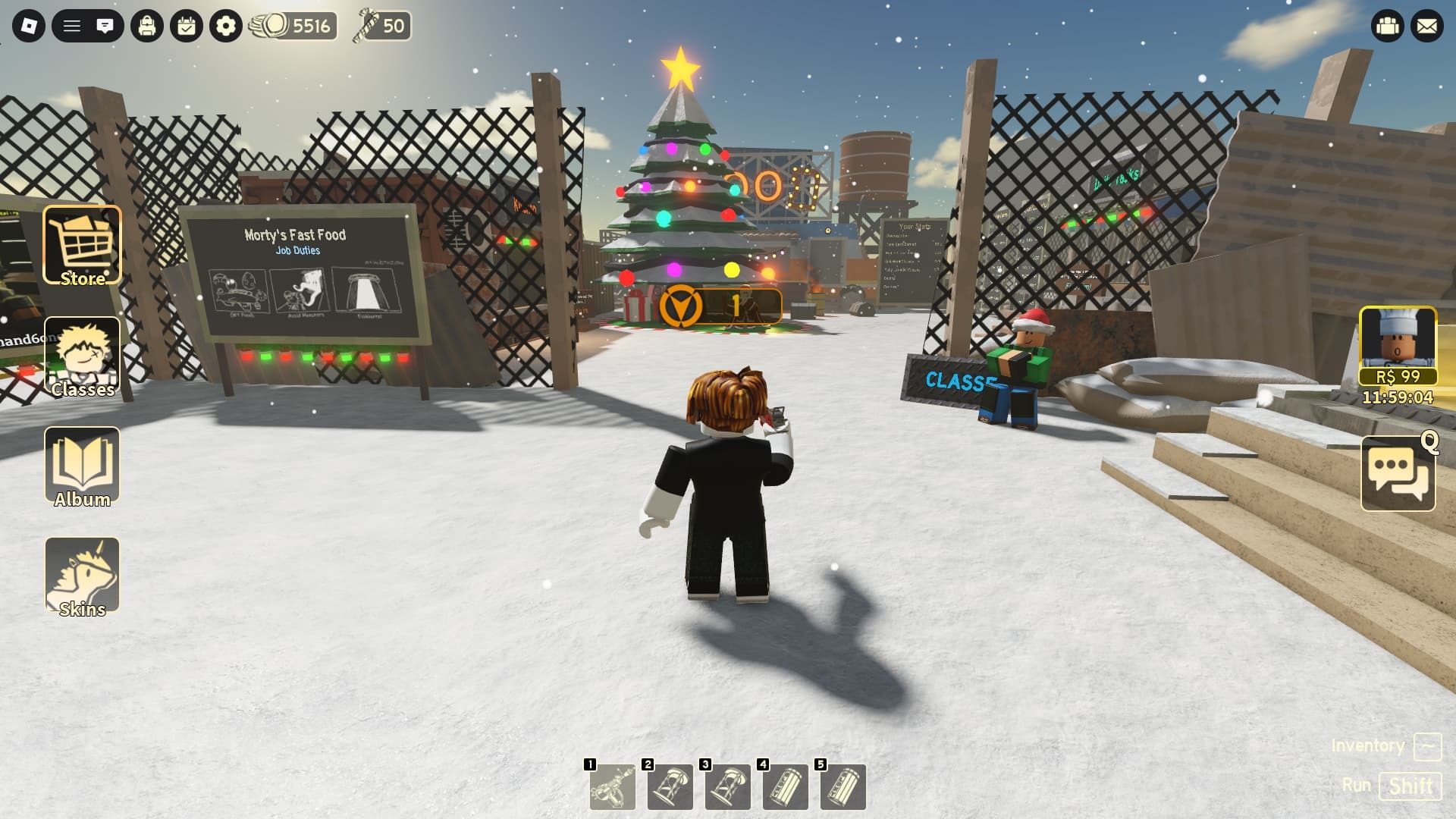Screen dimensions: 1456x819
Task: Open the hamburger list menu
Action: tap(71, 27)
